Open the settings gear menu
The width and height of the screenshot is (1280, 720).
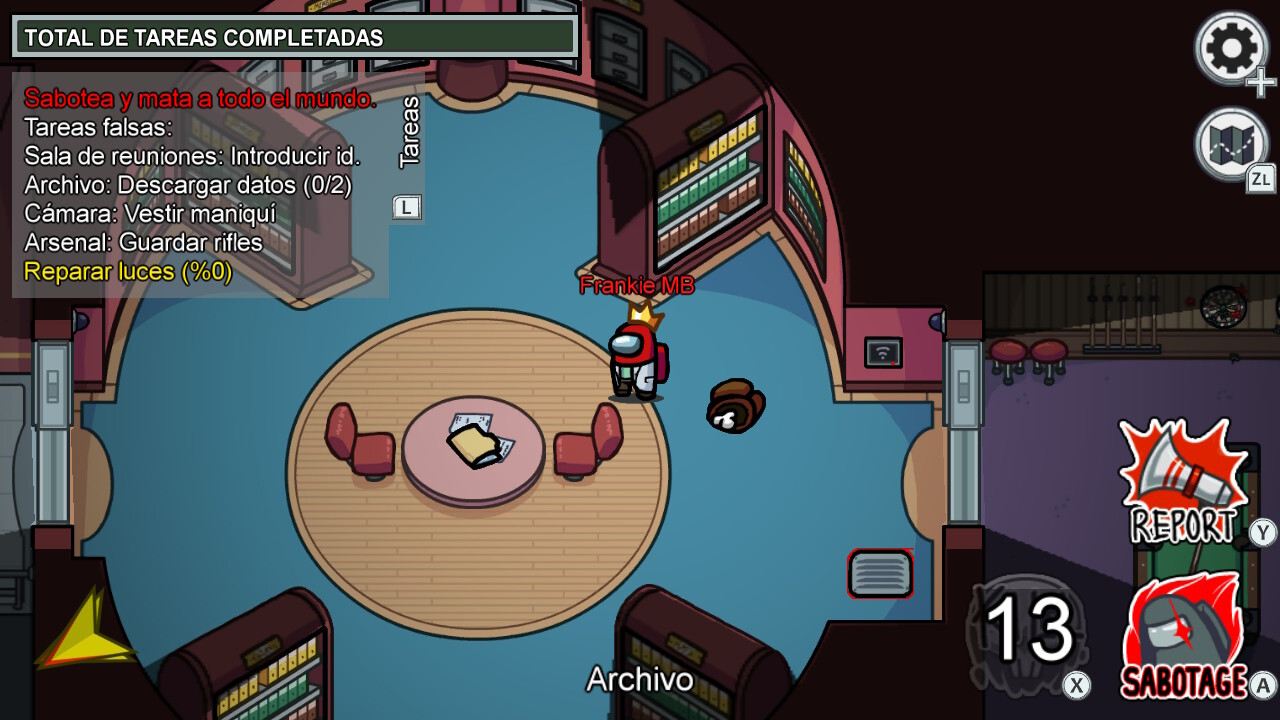point(1232,45)
